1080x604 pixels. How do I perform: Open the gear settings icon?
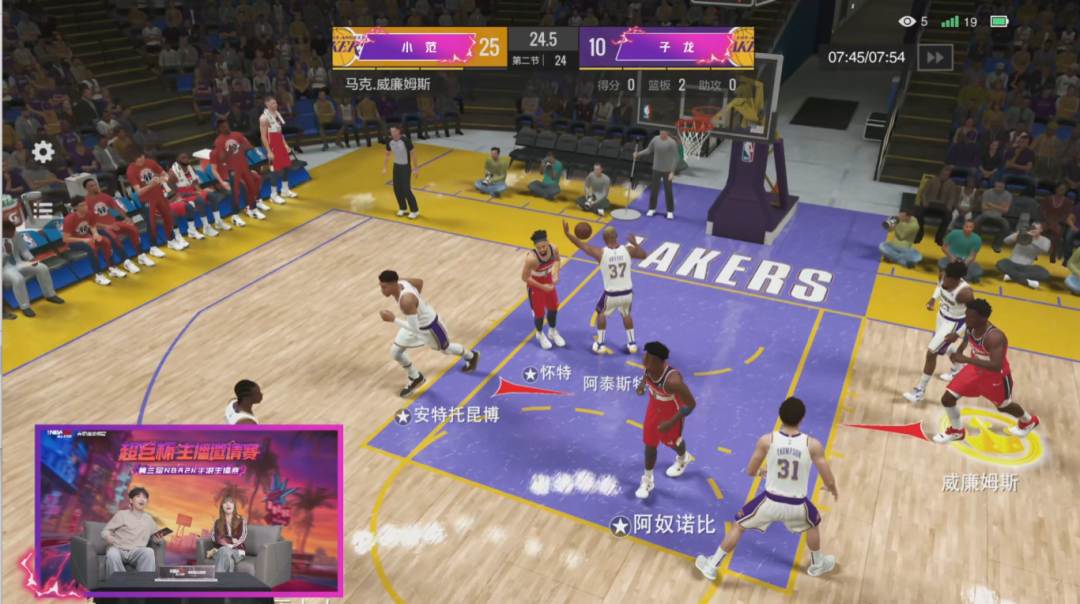point(43,152)
